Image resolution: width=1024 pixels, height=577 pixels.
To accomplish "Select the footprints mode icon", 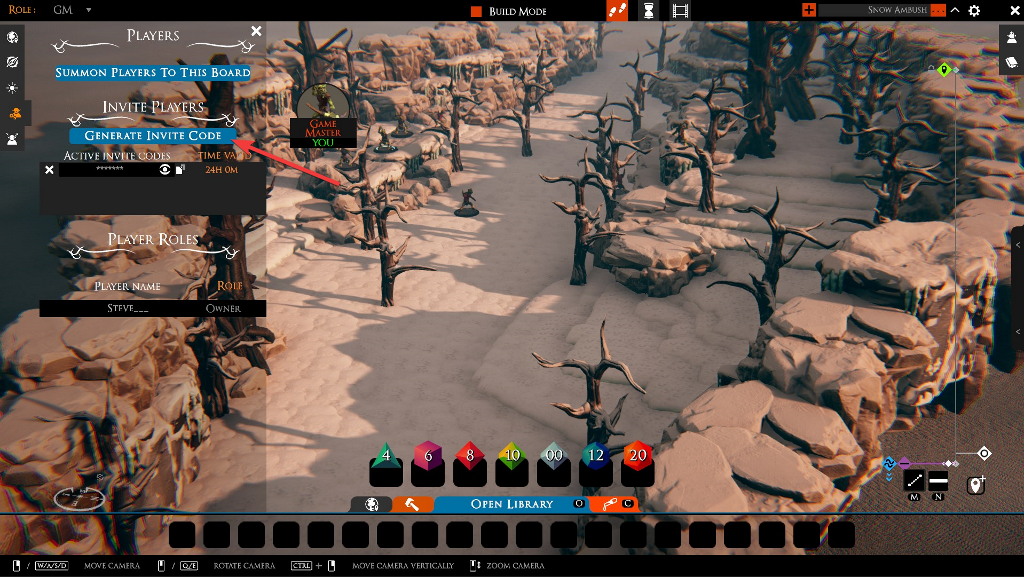I will coord(618,11).
